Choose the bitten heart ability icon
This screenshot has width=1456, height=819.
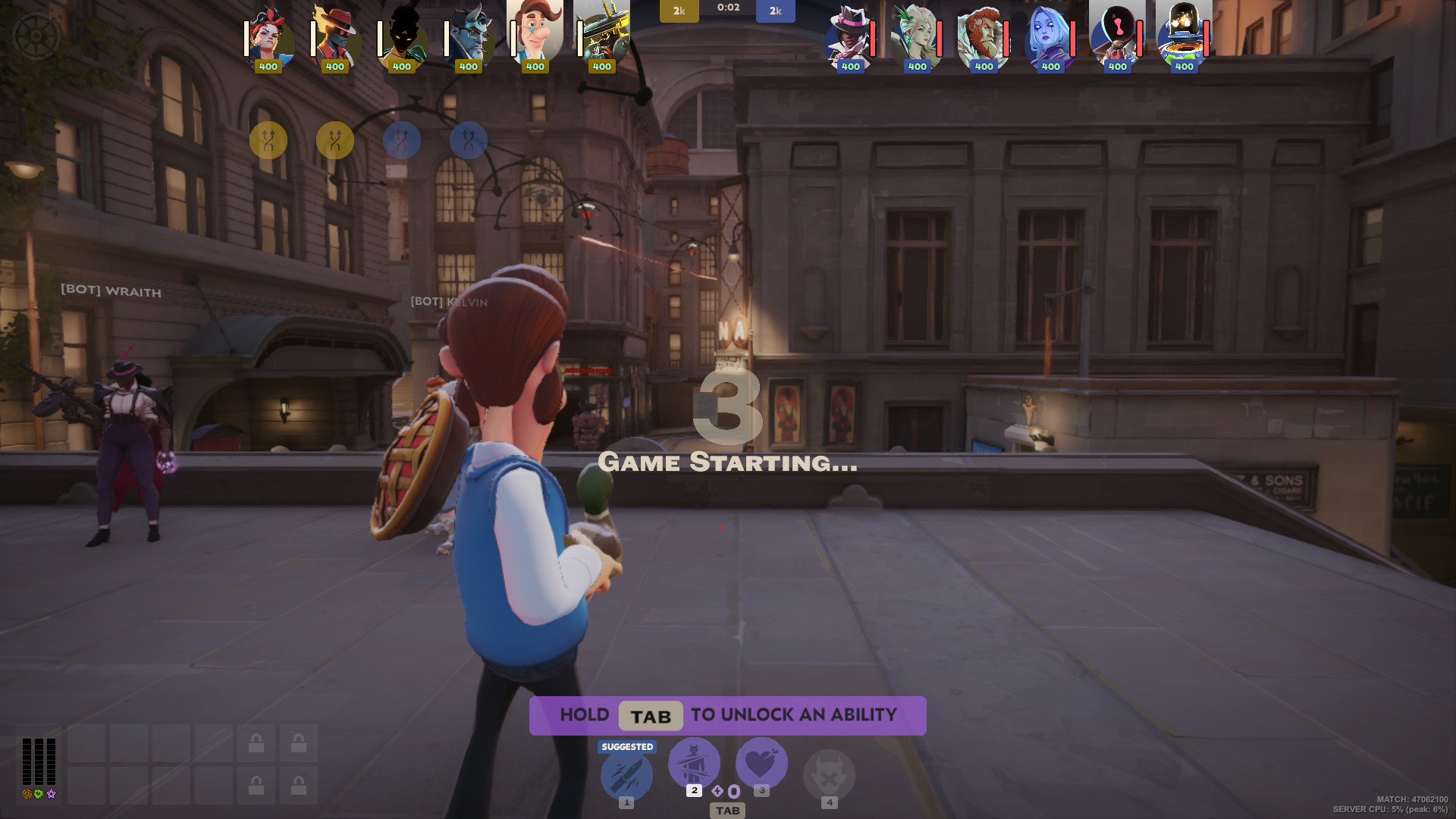pos(761,763)
